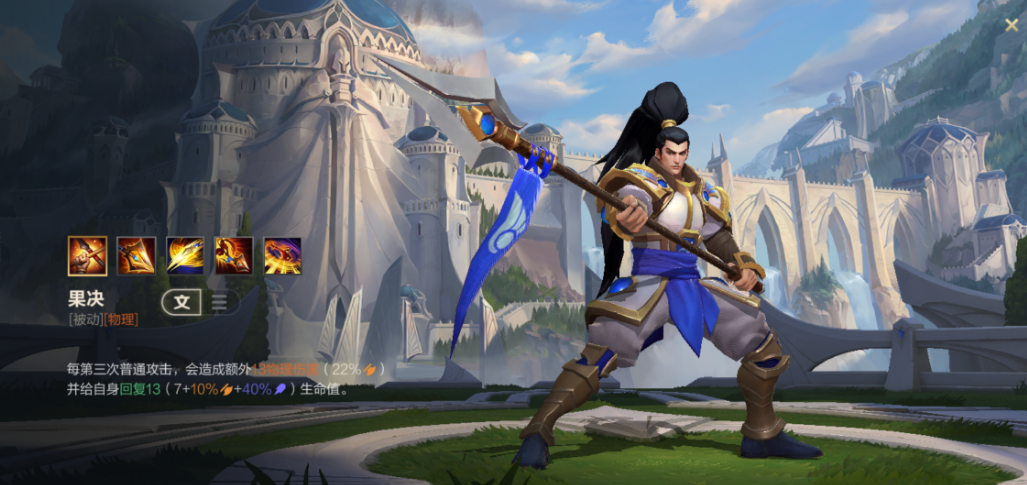
Task: Close the champion skill preview screen
Action: 1011,24
